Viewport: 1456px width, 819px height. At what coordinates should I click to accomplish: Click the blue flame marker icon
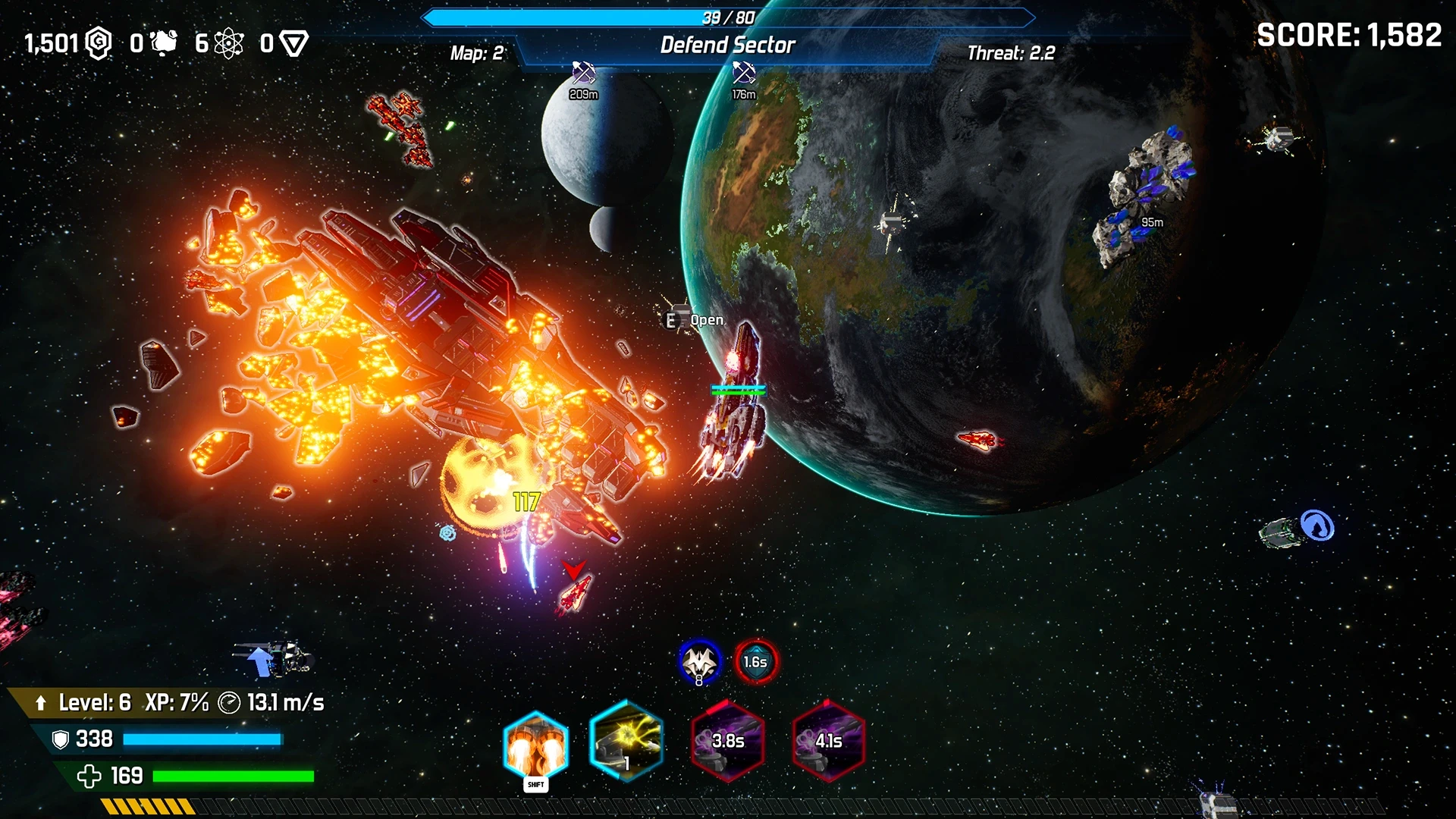(1317, 525)
